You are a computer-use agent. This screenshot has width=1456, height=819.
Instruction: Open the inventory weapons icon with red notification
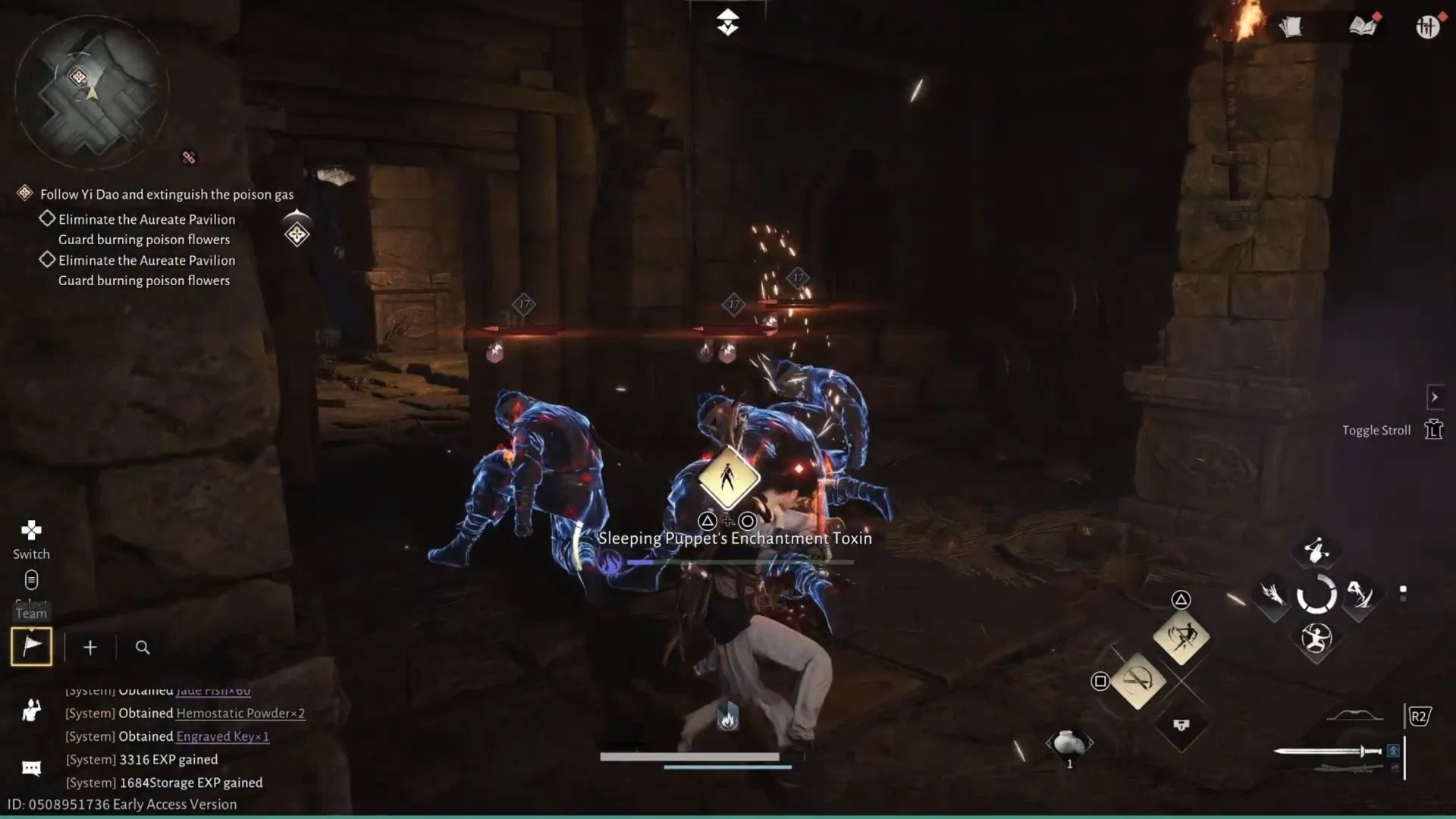(1429, 27)
